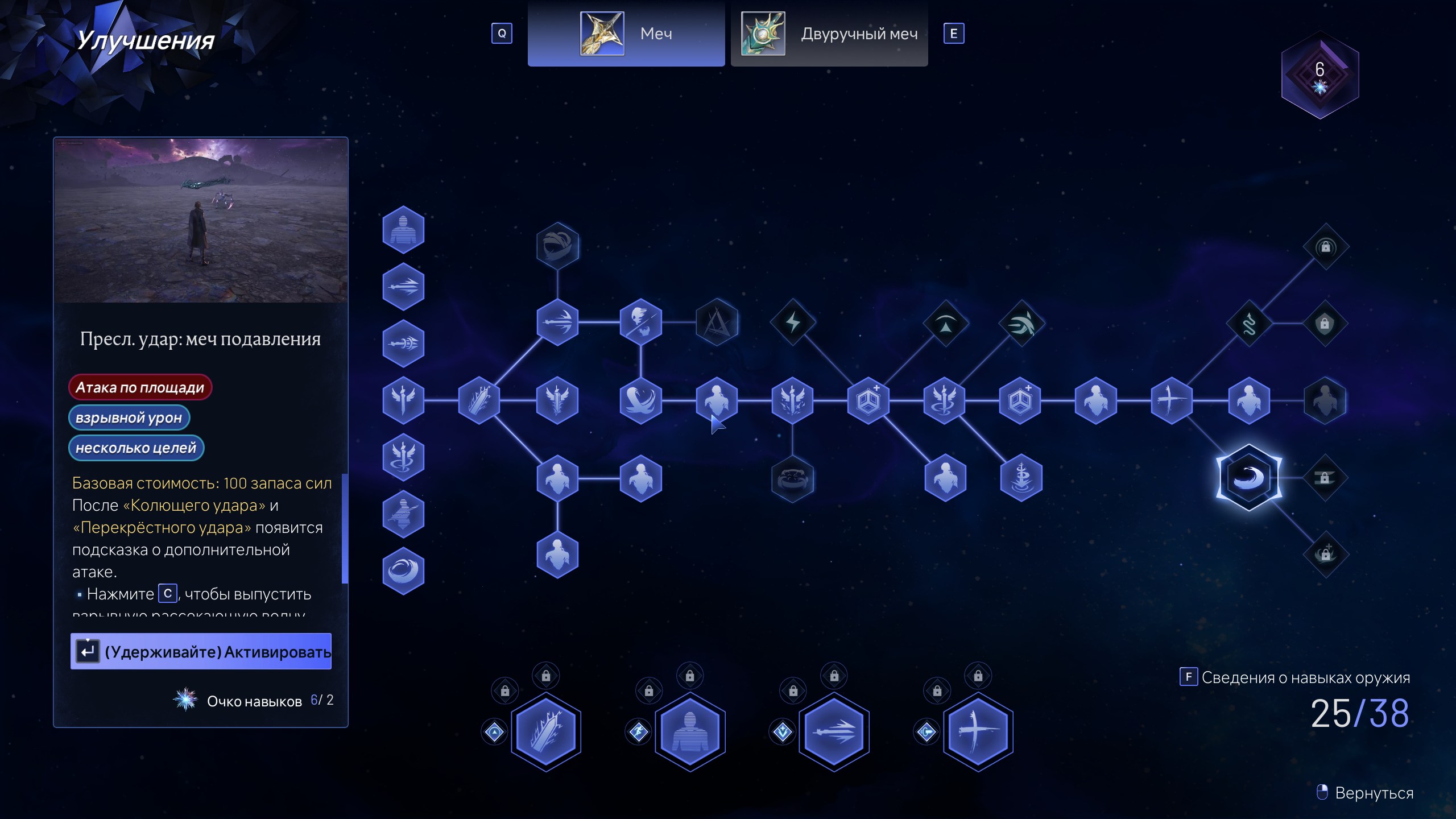This screenshot has height=819, width=1456.
Task: Click the skill points hexagon showing 6
Action: tap(1319, 75)
